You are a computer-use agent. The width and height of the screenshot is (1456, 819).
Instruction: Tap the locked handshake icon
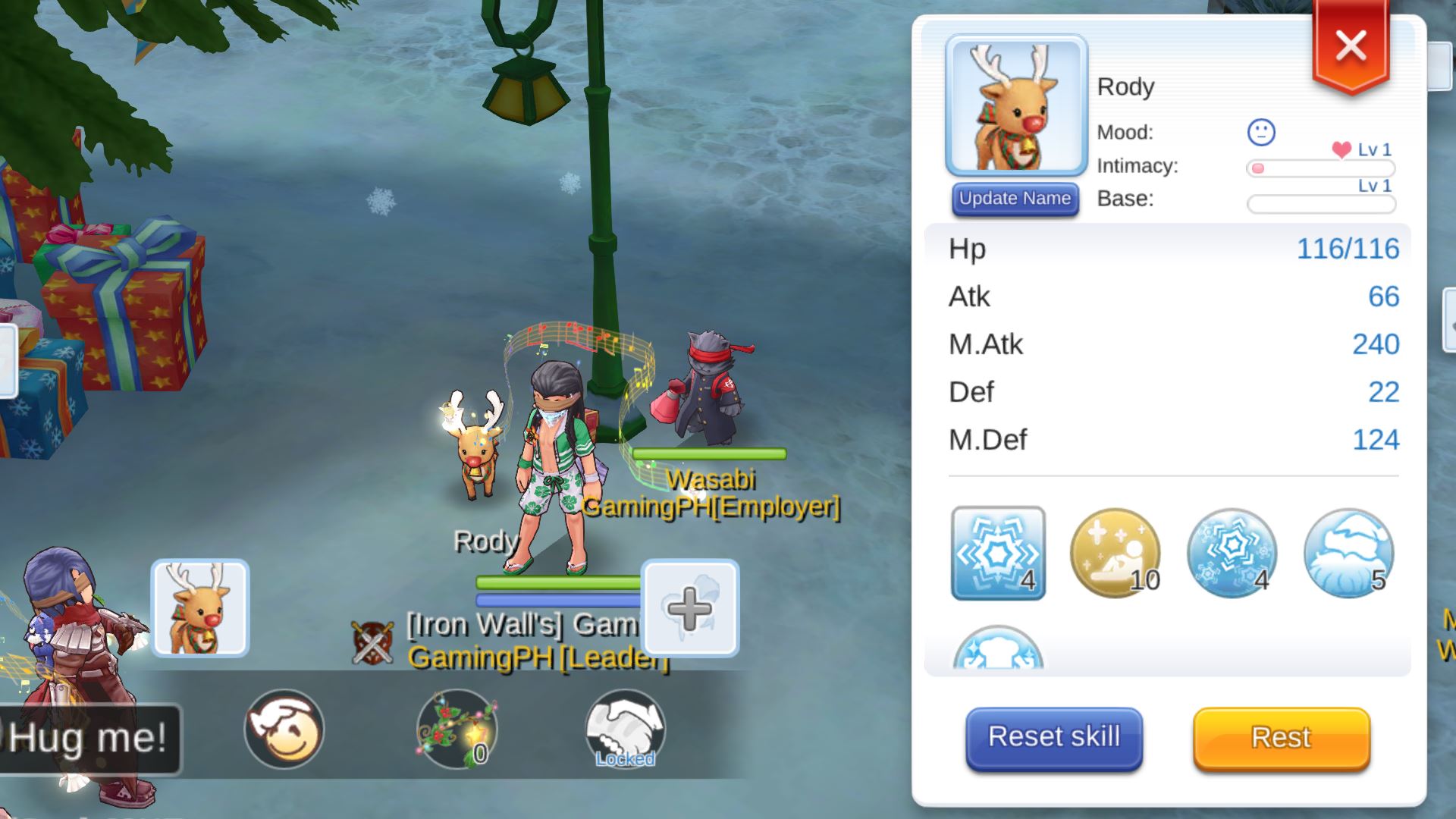tap(625, 729)
